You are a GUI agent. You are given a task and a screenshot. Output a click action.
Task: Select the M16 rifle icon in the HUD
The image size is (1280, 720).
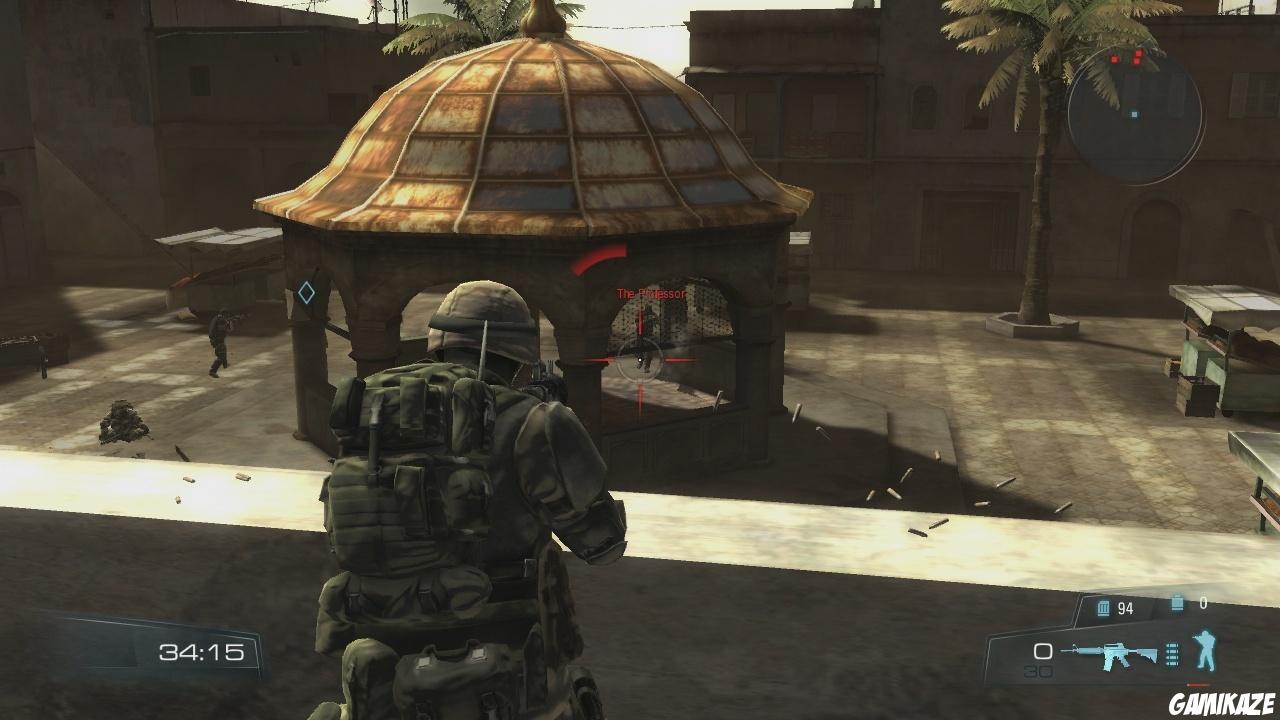tap(1109, 655)
